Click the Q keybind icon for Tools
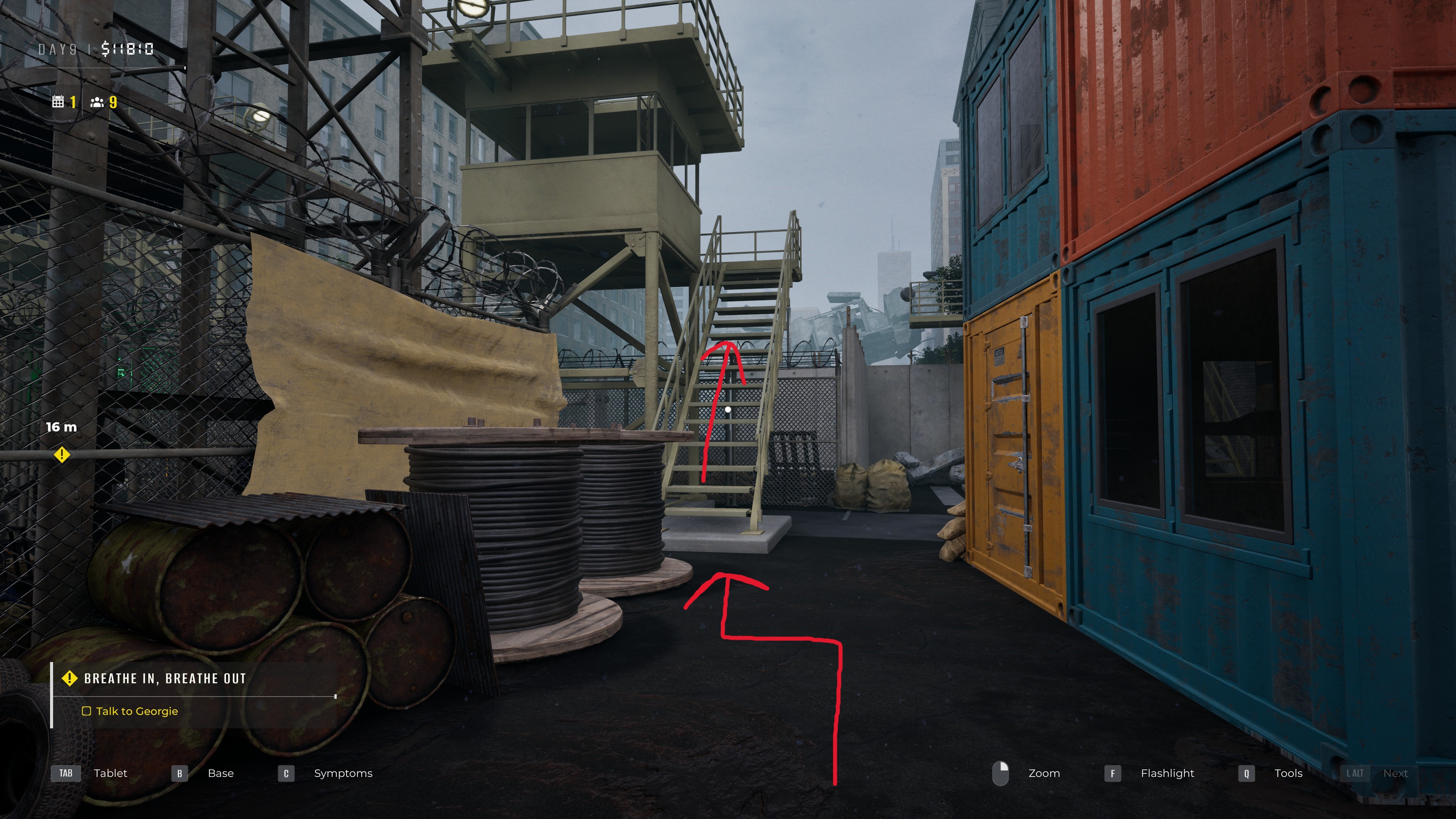1456x819 pixels. coord(1246,773)
